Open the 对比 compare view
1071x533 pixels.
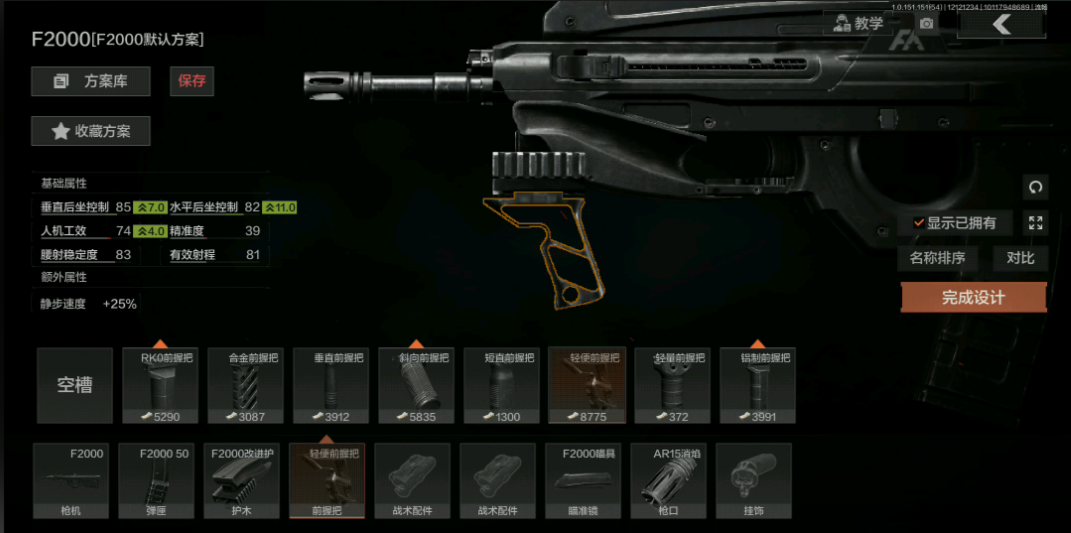coord(1020,258)
